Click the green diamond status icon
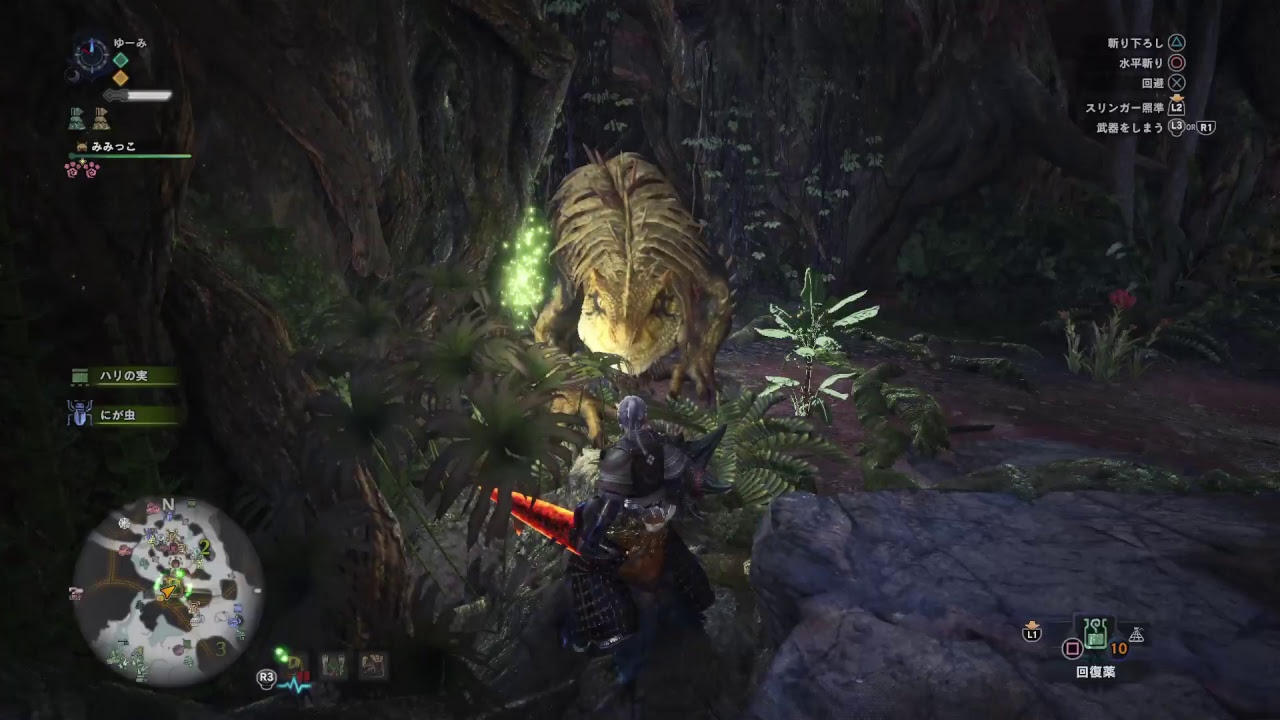The width and height of the screenshot is (1280, 720). pyautogui.click(x=120, y=60)
